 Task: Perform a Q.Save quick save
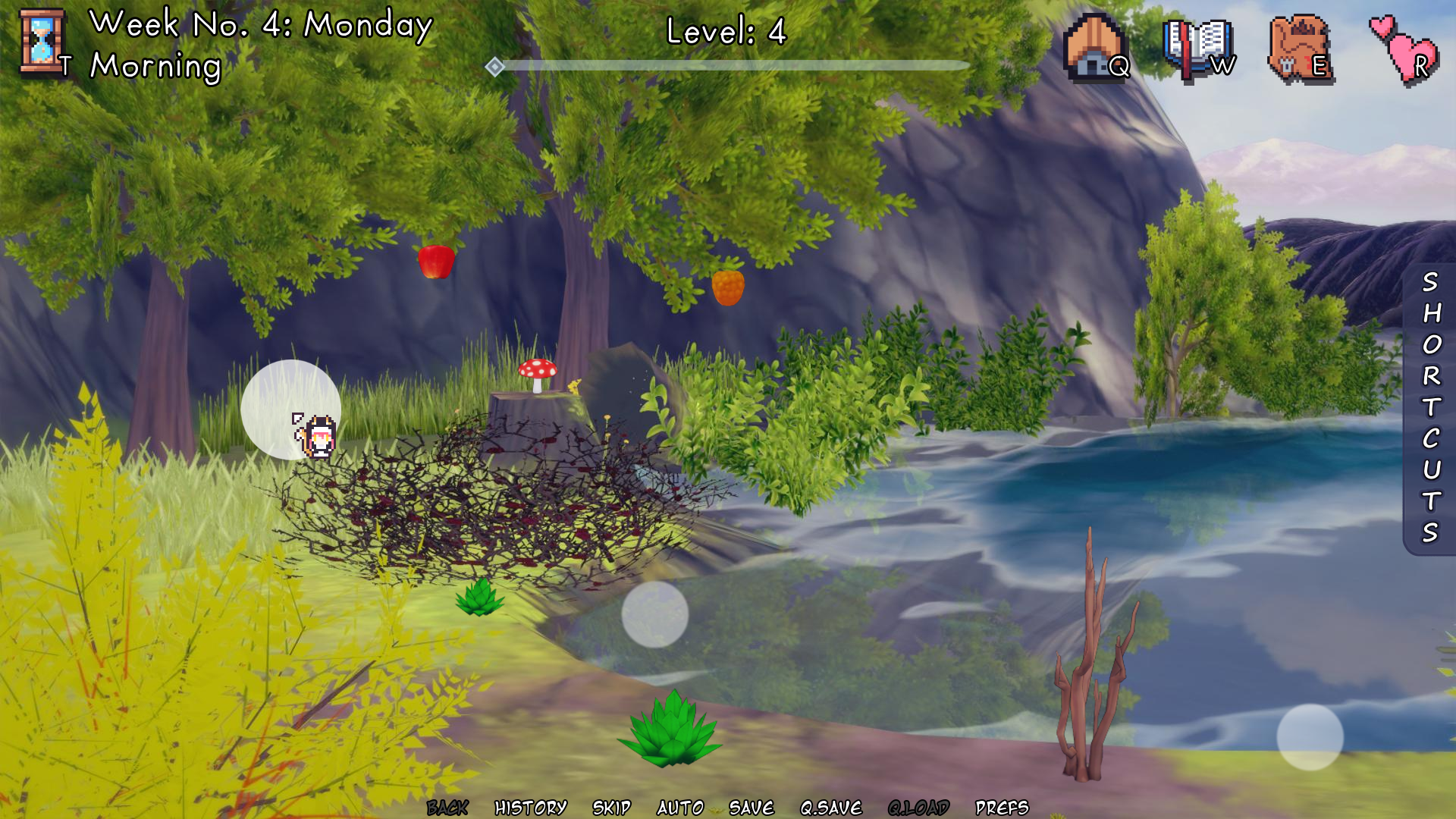click(x=831, y=808)
